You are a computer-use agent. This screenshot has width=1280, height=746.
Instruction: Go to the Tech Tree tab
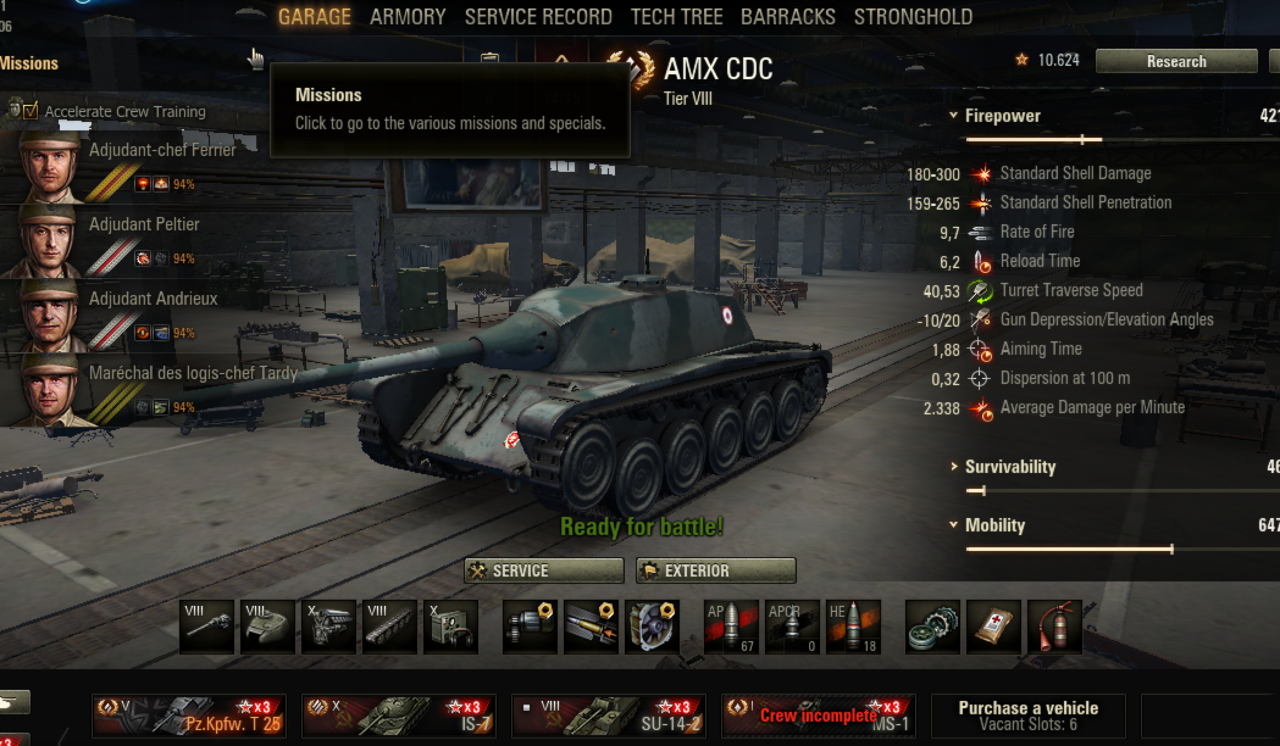[x=676, y=17]
